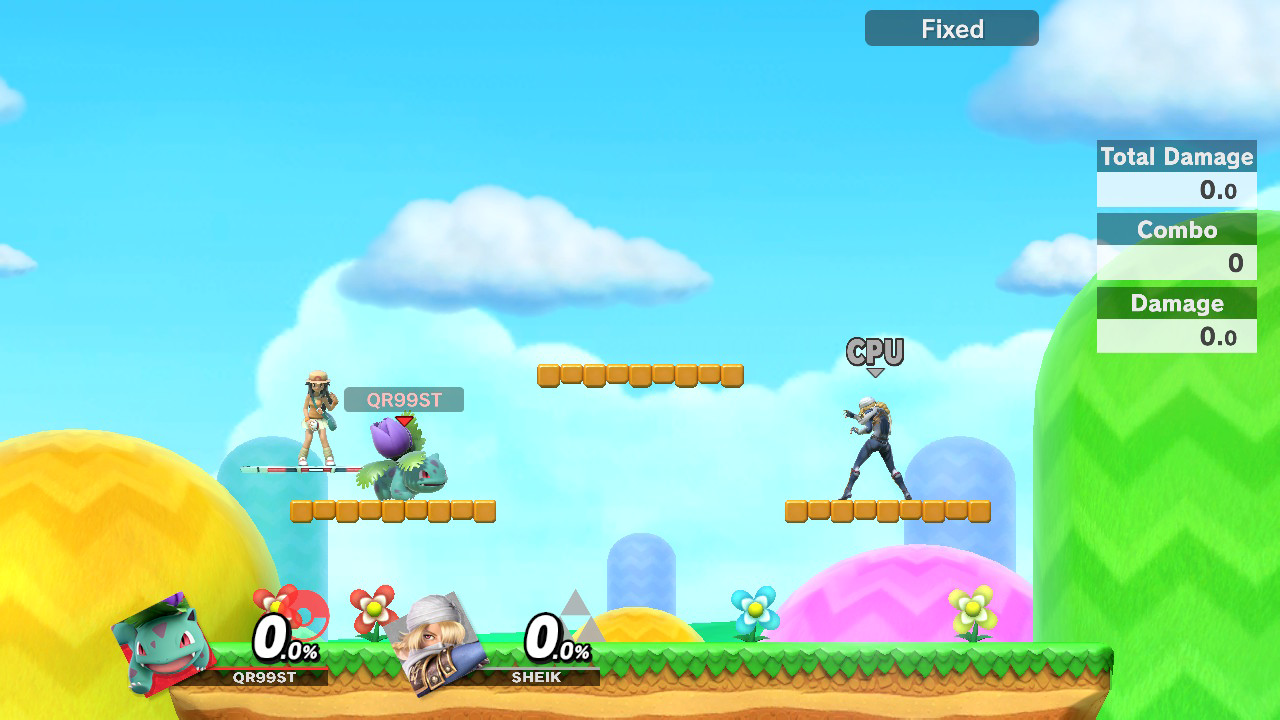Select the Total Damage panel header
The height and width of the screenshot is (720, 1280).
pyautogui.click(x=1177, y=156)
